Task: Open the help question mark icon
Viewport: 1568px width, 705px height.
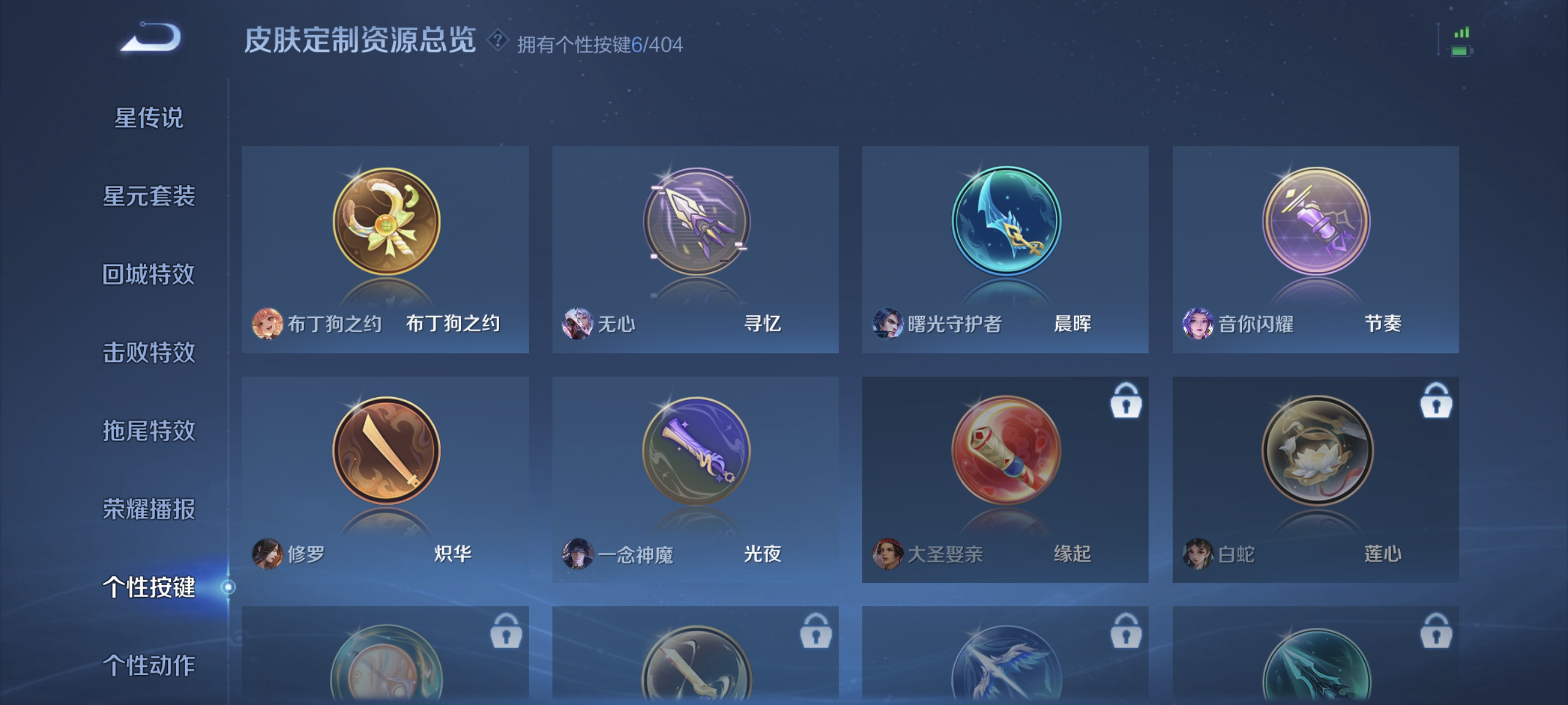Action: pos(498,42)
